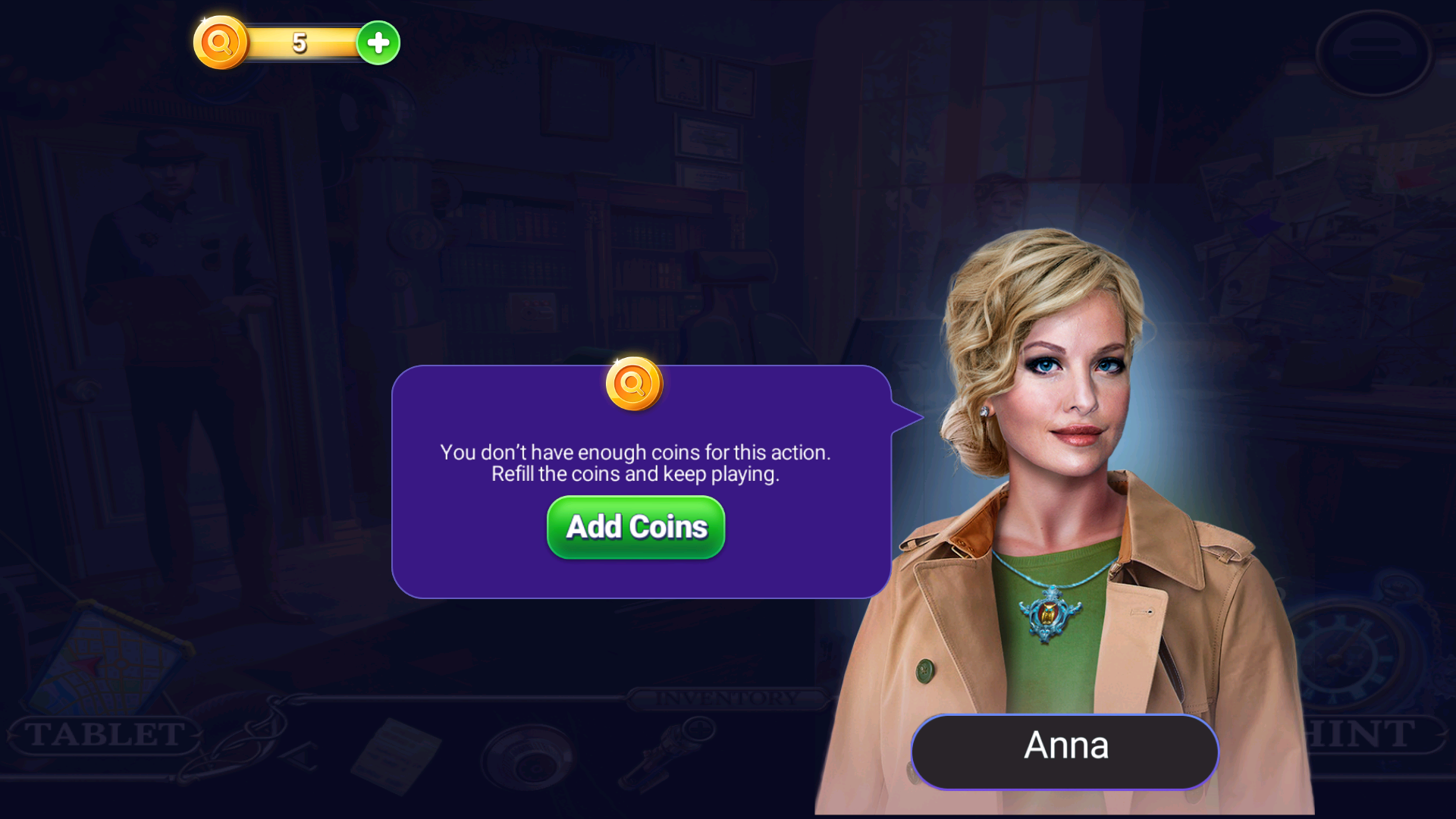1456x819 pixels.
Task: Click the green Add Coins button
Action: pos(635,527)
